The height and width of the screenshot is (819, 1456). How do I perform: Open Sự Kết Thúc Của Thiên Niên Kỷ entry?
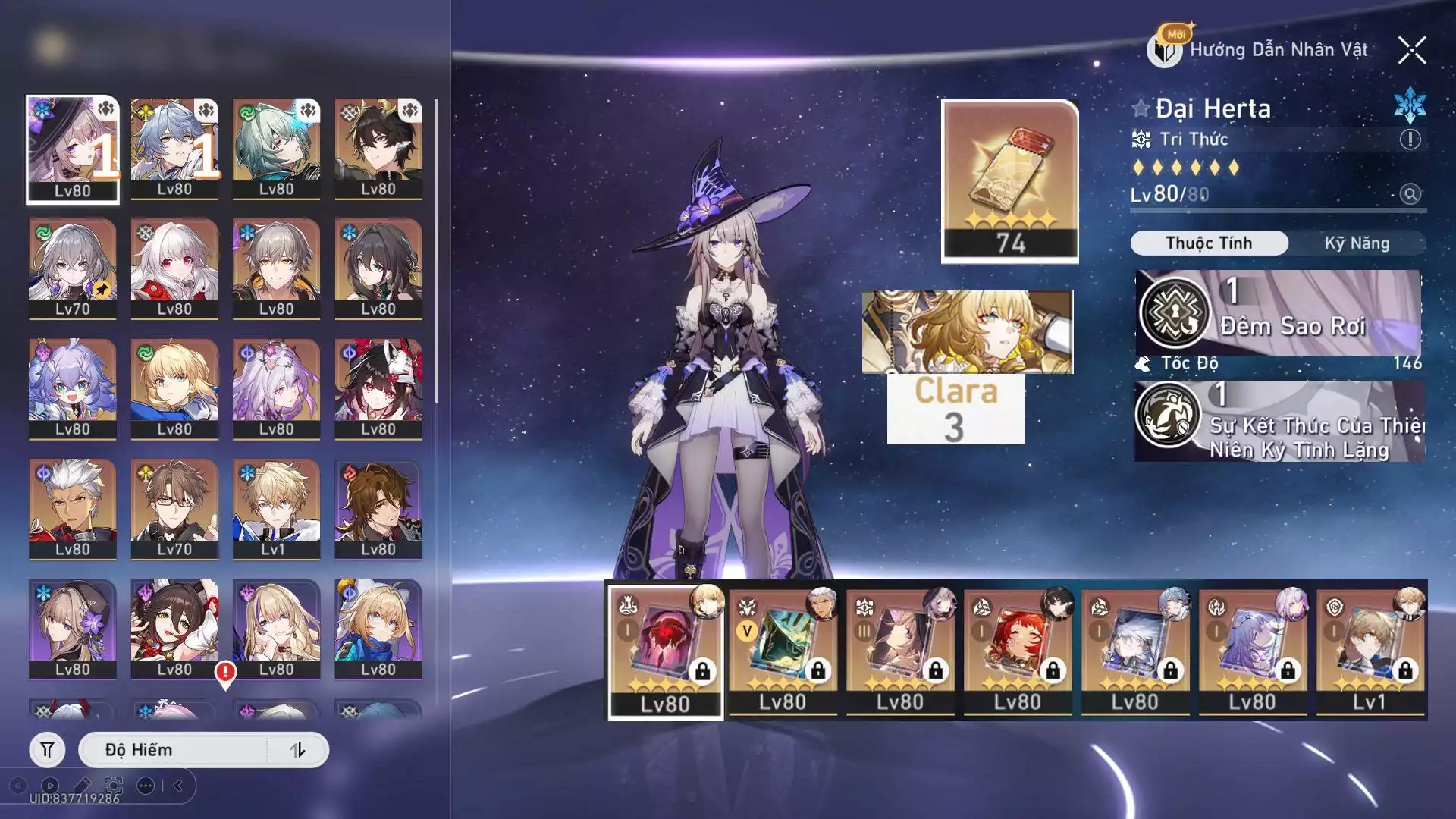coord(1280,422)
